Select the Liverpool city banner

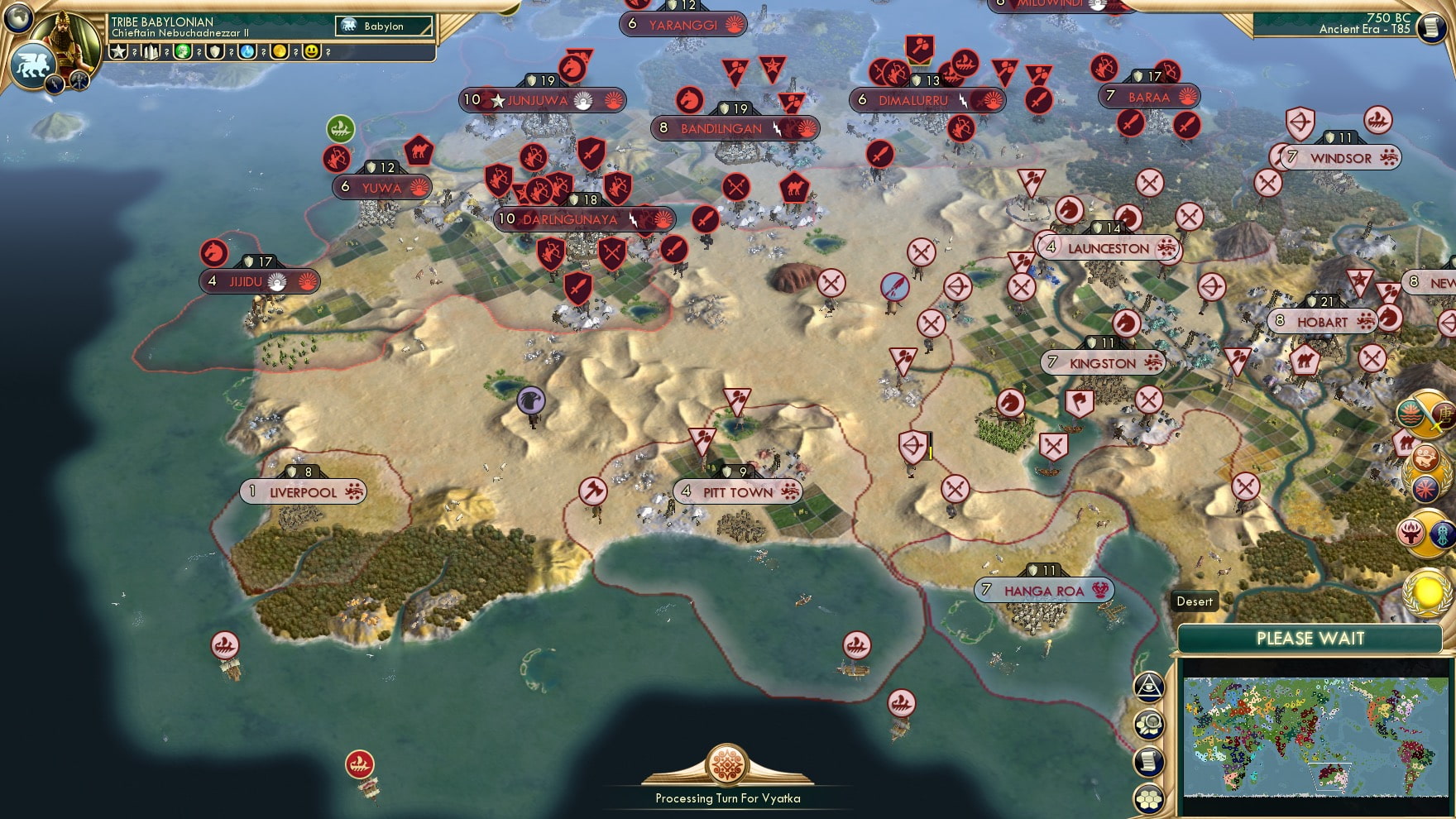pos(303,490)
